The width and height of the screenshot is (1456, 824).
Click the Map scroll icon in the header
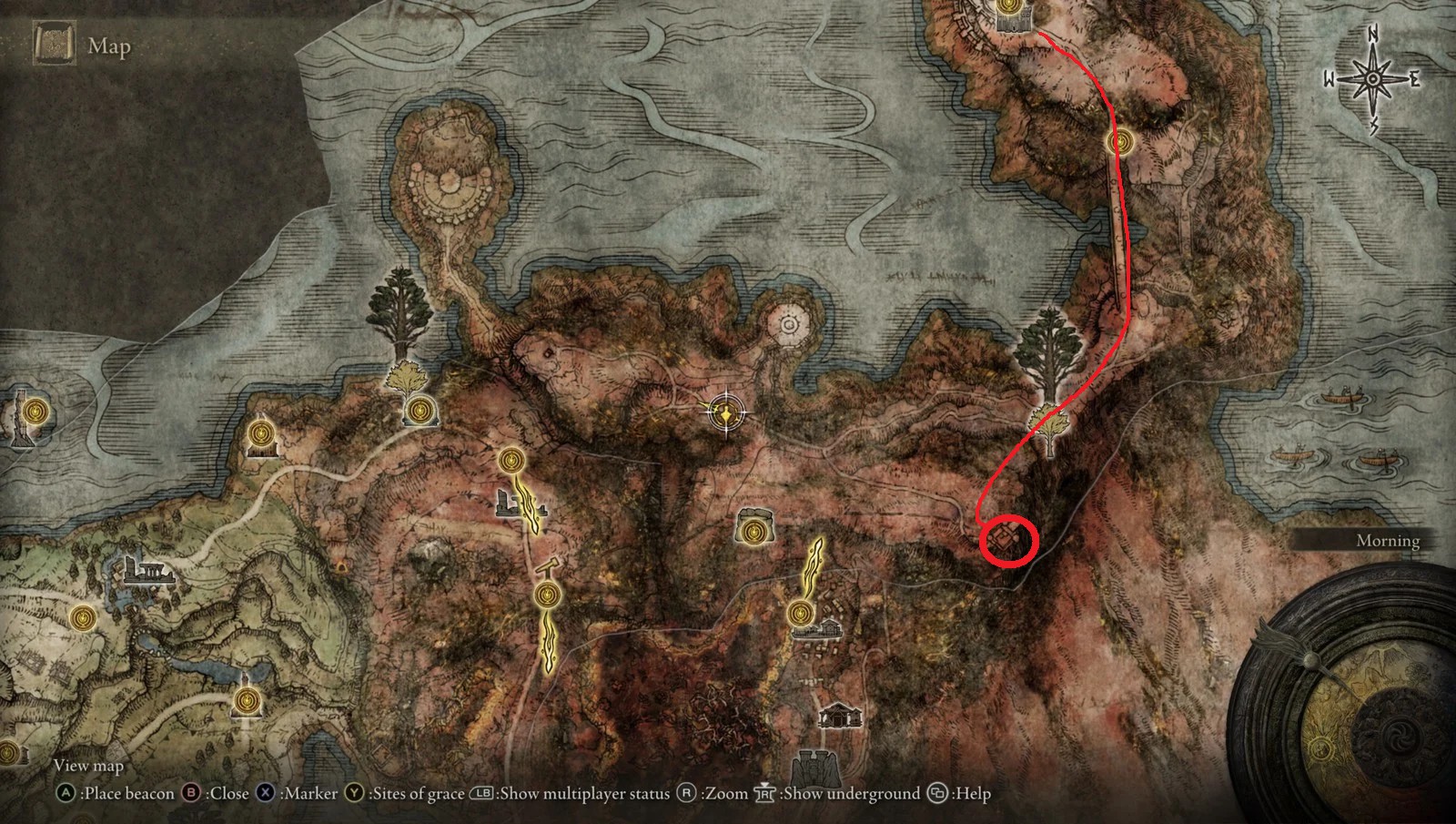(53, 45)
